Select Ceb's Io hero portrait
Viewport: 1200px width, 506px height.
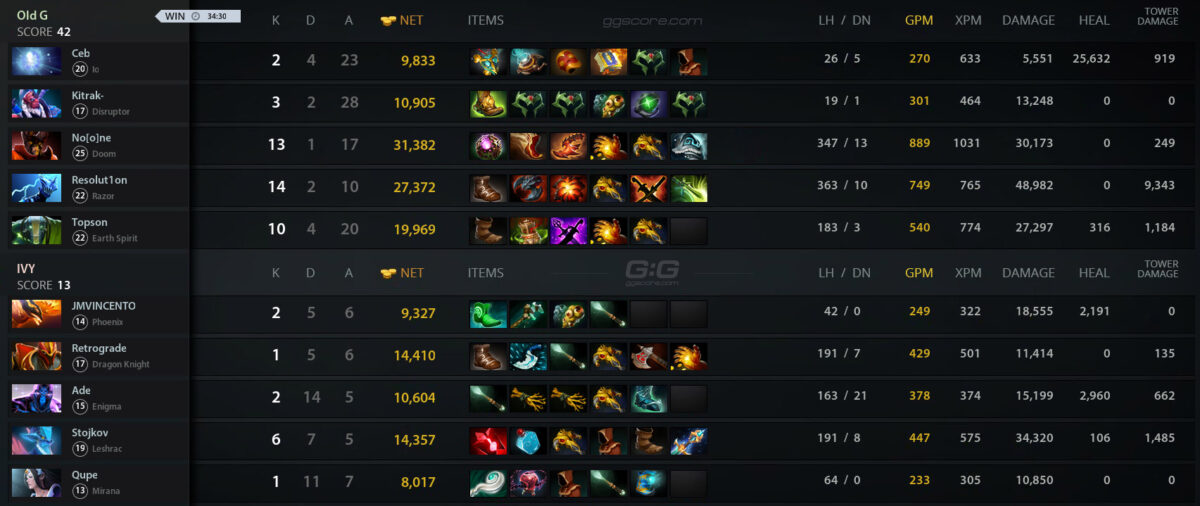tap(36, 61)
